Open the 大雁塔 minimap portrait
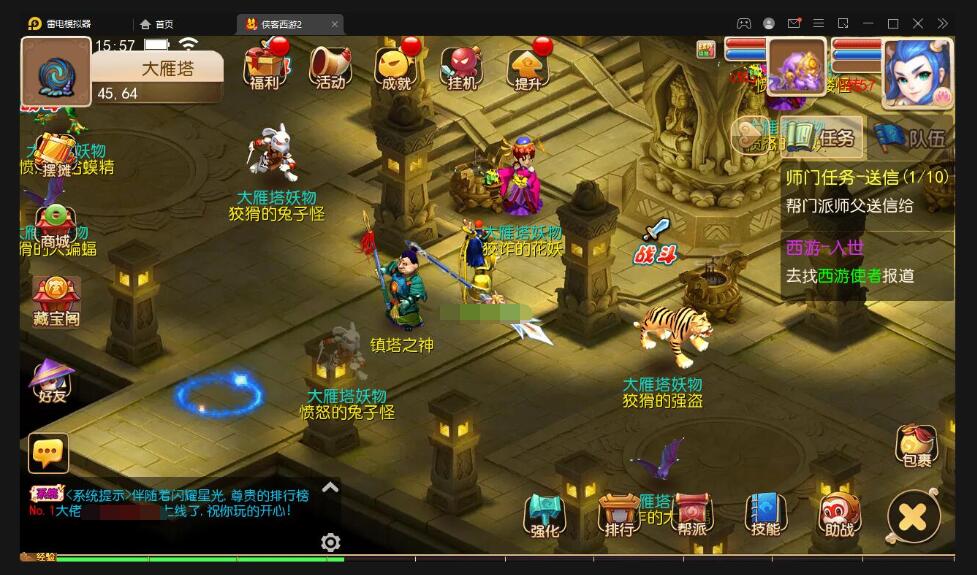The width and height of the screenshot is (977, 575). (56, 72)
